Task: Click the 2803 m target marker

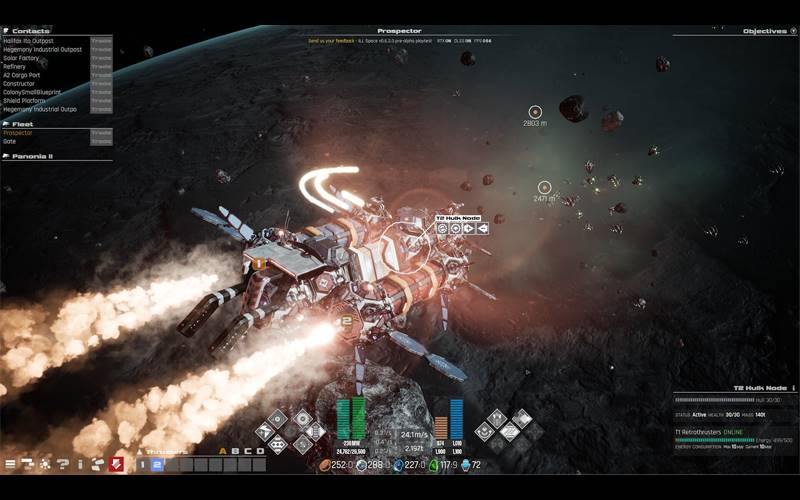Action: click(x=535, y=112)
